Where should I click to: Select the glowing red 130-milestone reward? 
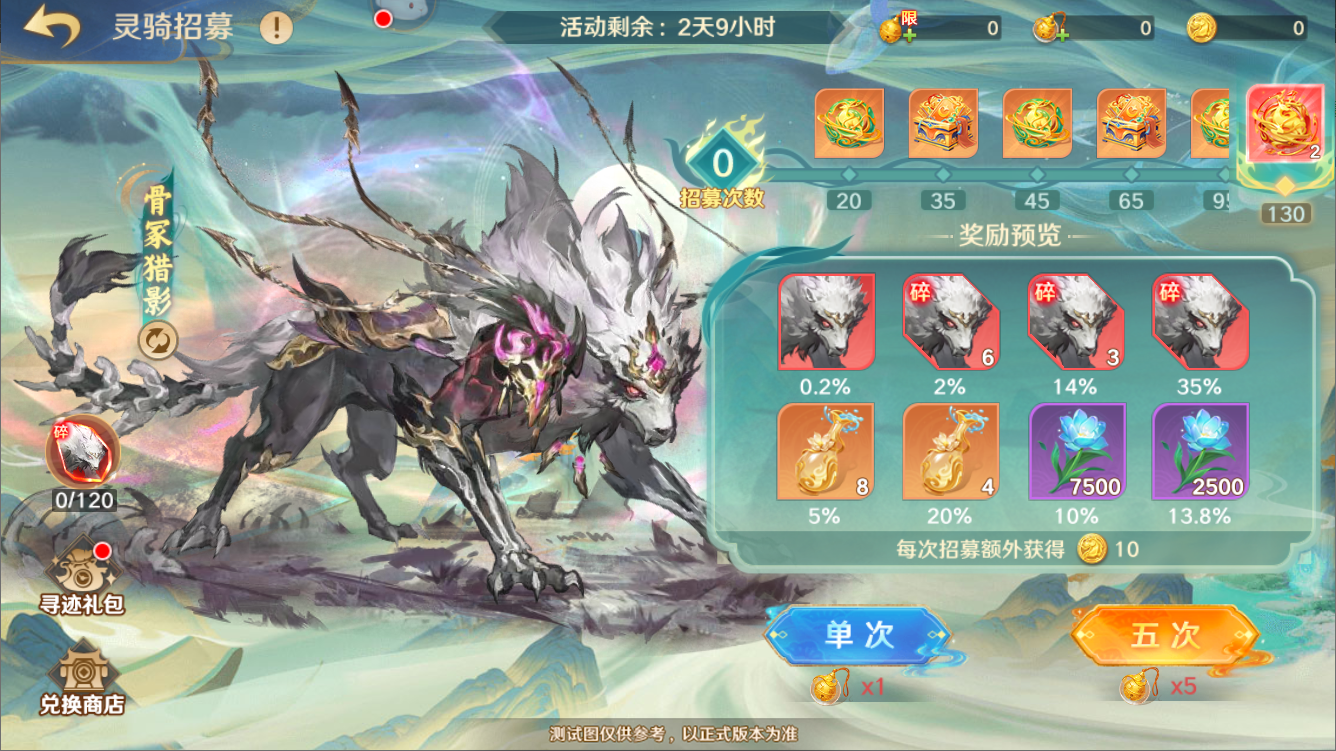[1285, 125]
